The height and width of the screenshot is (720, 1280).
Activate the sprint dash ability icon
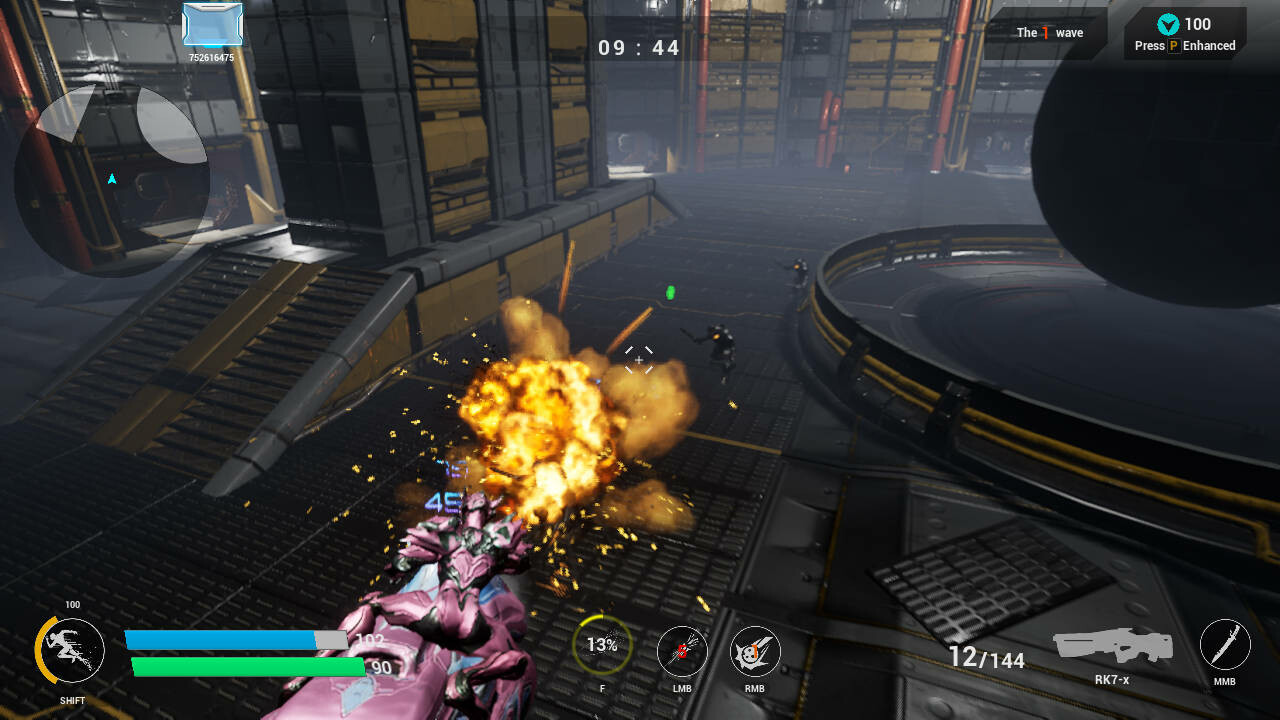pos(71,650)
